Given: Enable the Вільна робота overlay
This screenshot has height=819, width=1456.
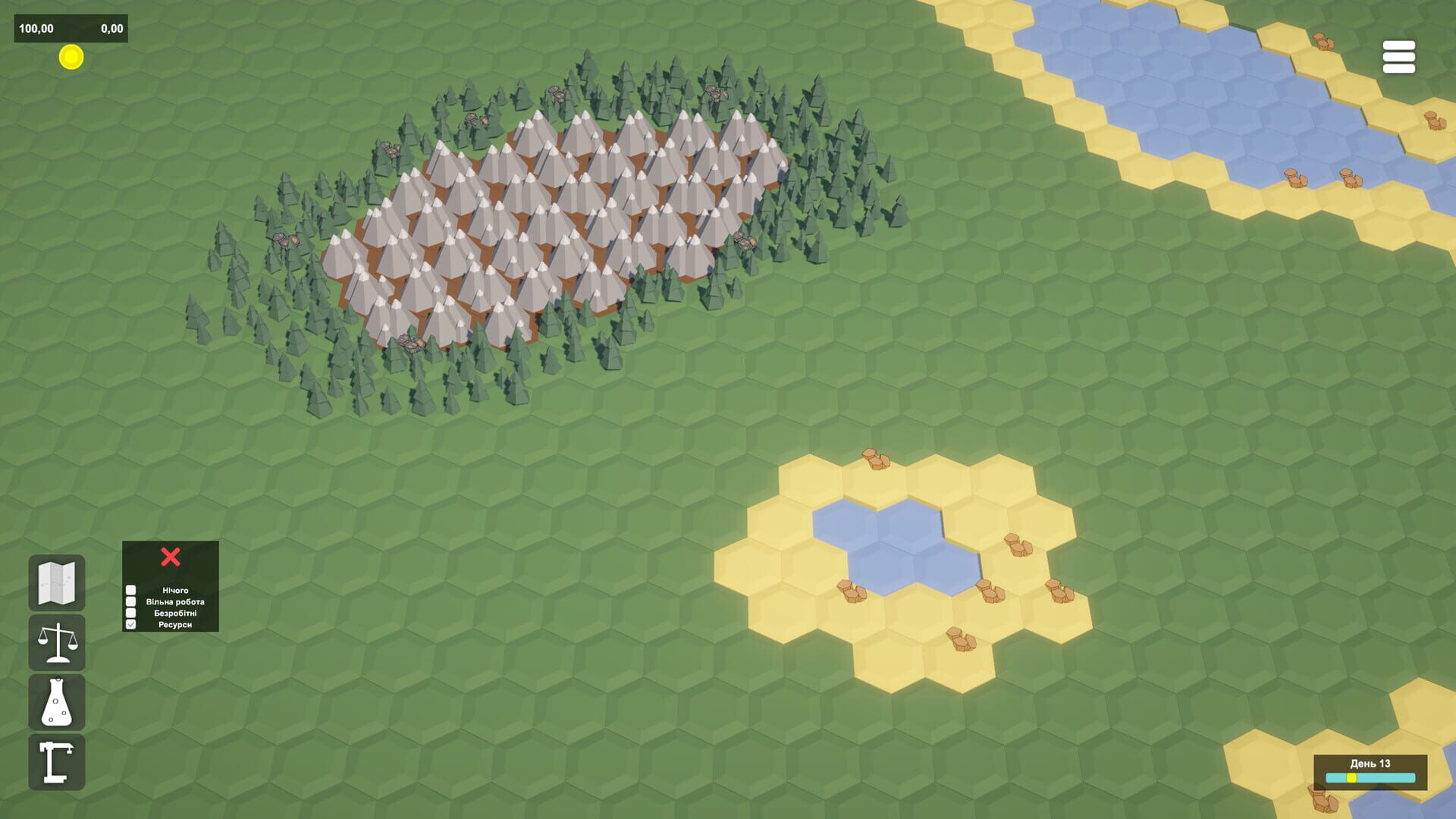Looking at the screenshot, I should 130,601.
